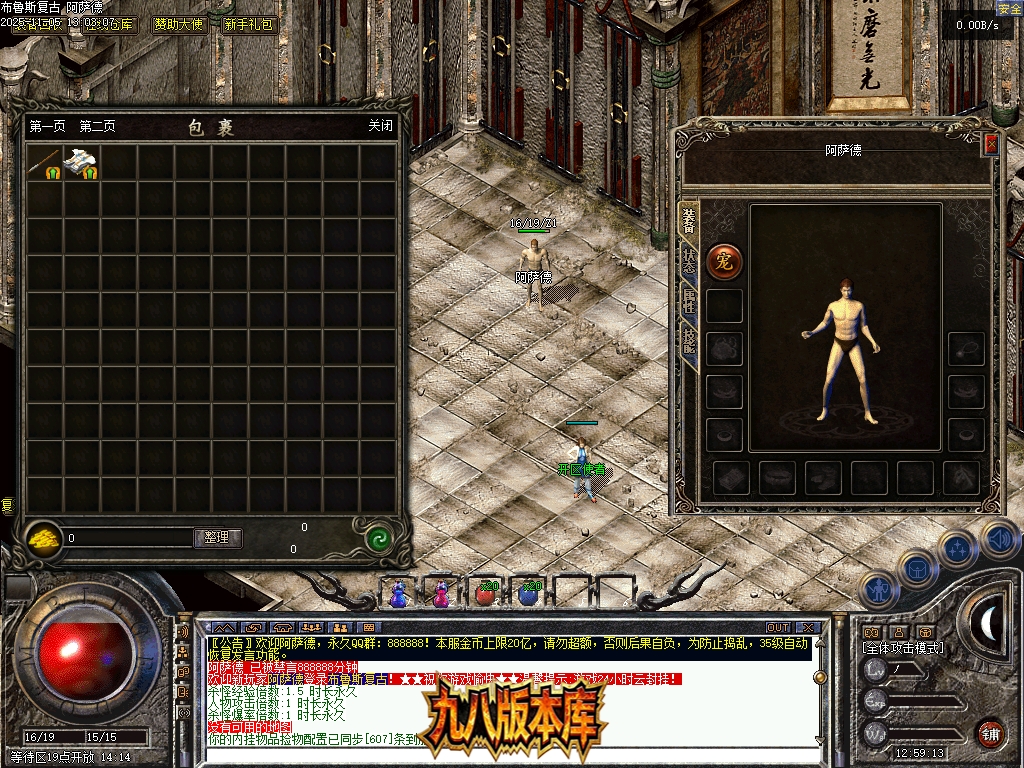The image size is (1024, 768).
Task: Switch to bag page 第二页
Action: click(x=97, y=126)
